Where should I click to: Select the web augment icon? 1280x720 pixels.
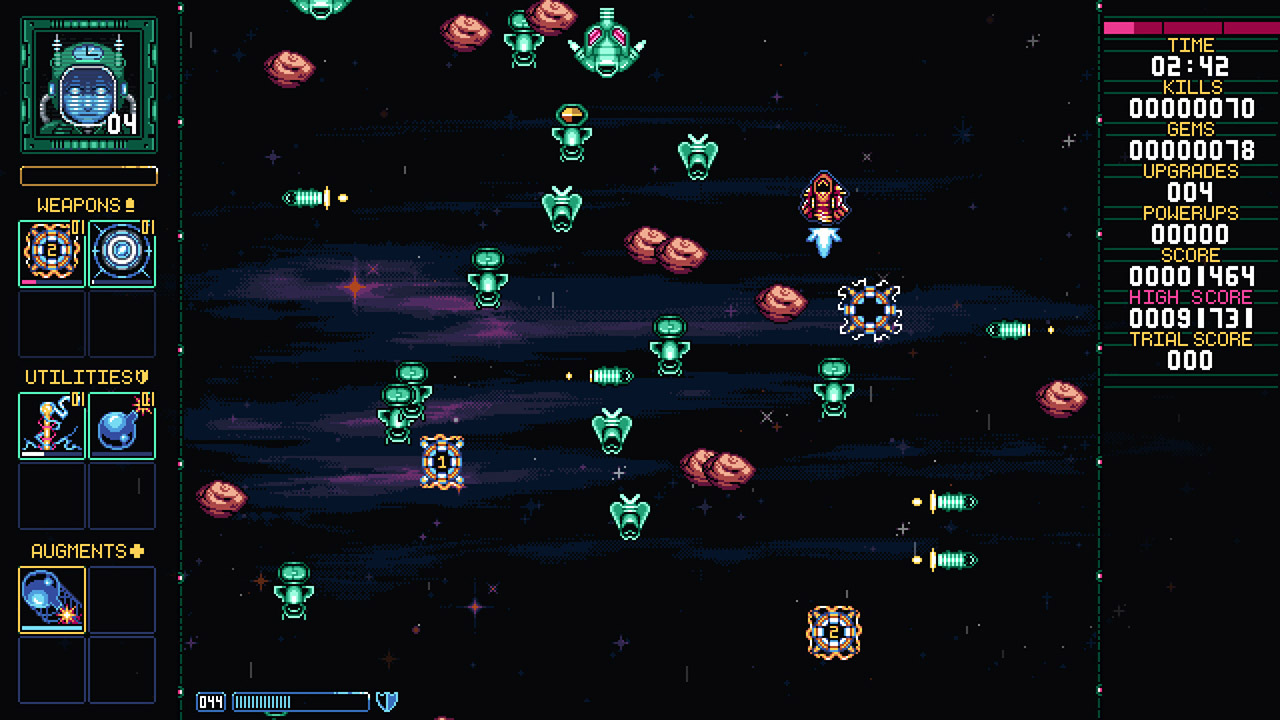coord(50,598)
